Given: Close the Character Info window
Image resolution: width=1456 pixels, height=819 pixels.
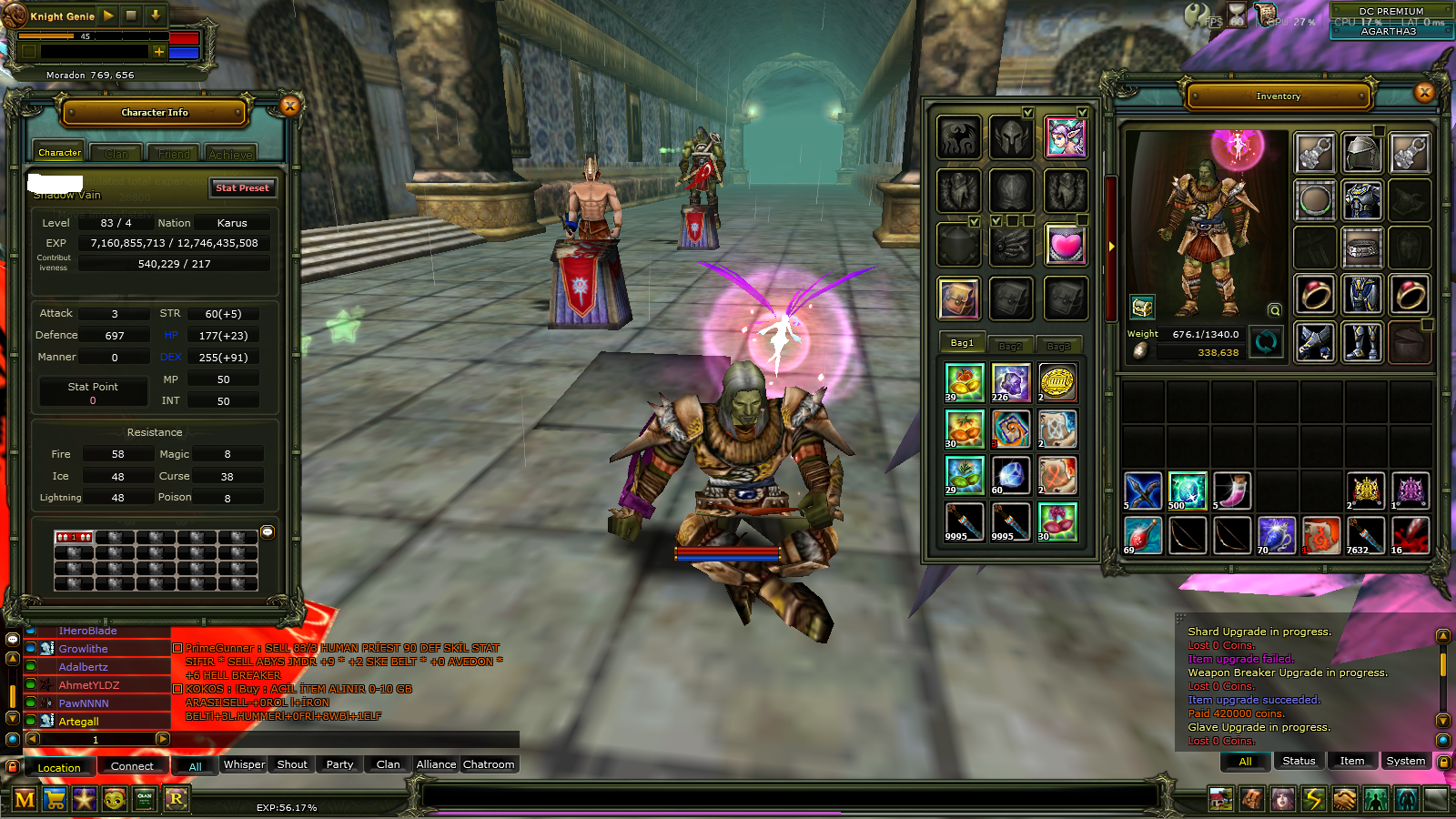Looking at the screenshot, I should point(290,106).
